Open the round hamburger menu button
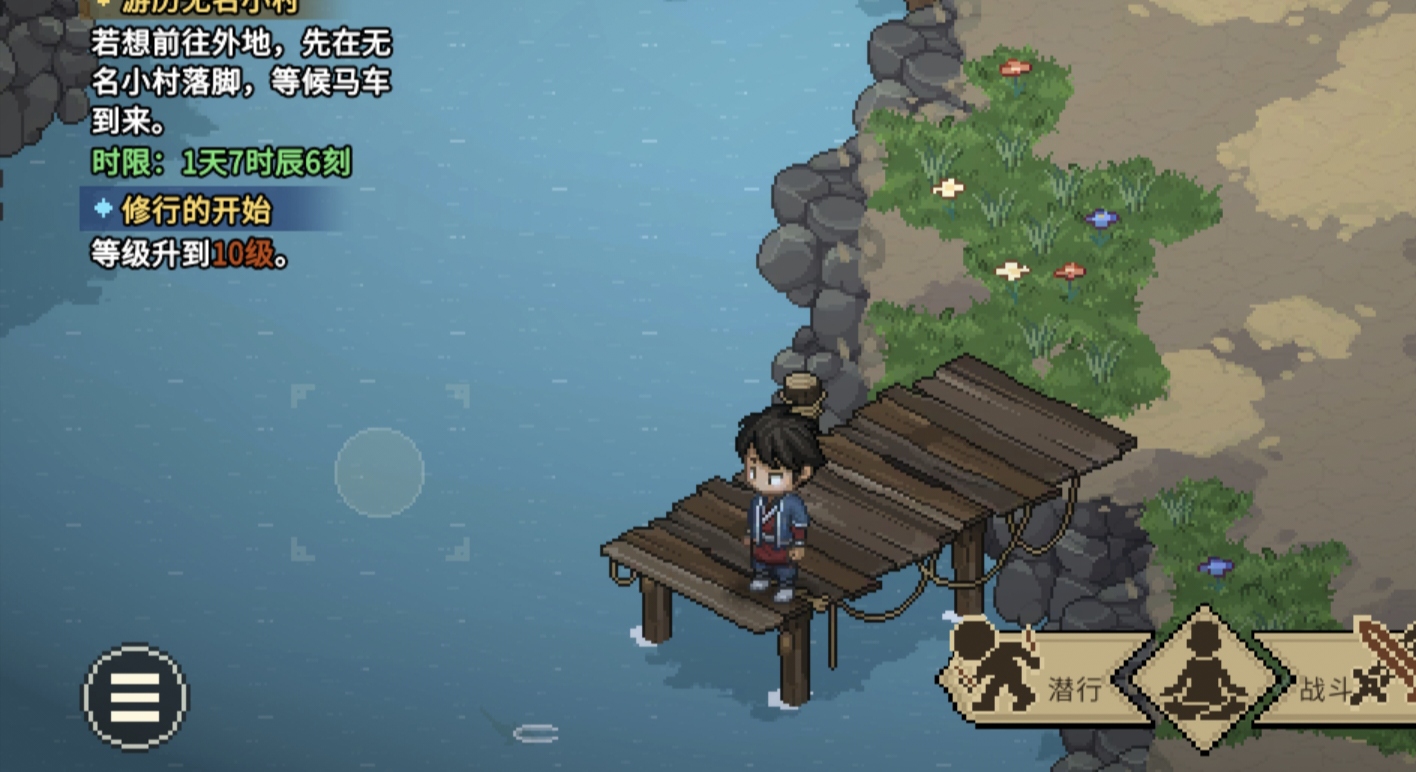 [x=136, y=697]
